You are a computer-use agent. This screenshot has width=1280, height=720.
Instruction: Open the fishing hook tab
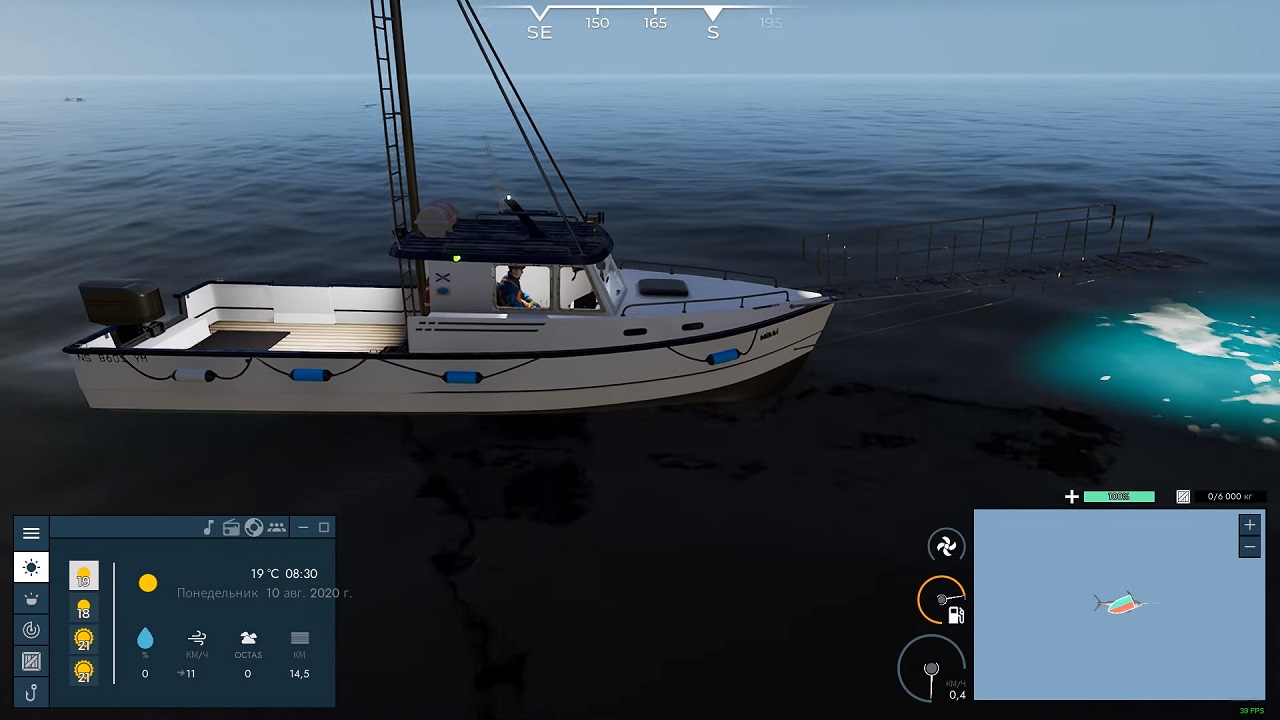click(x=31, y=692)
